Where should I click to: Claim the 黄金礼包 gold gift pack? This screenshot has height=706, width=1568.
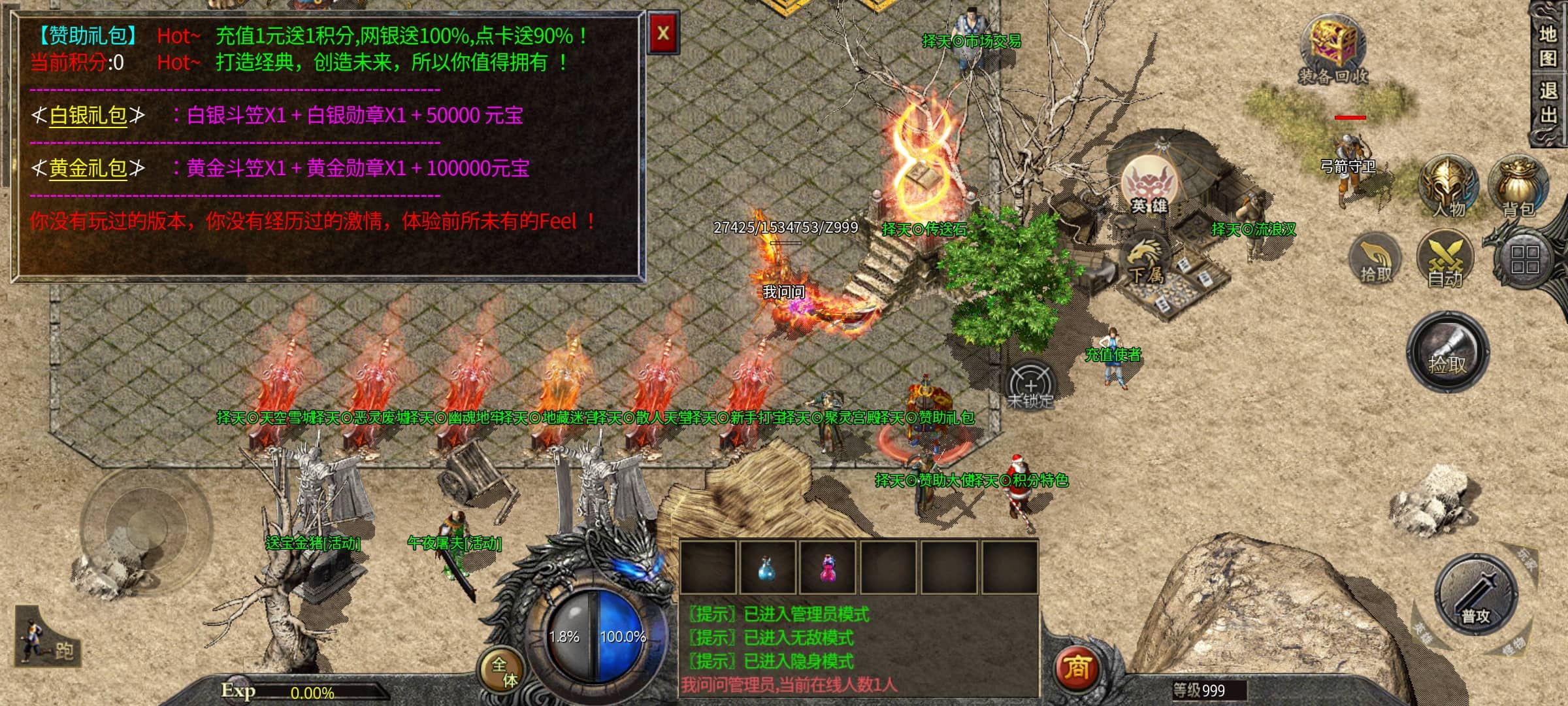tap(88, 169)
